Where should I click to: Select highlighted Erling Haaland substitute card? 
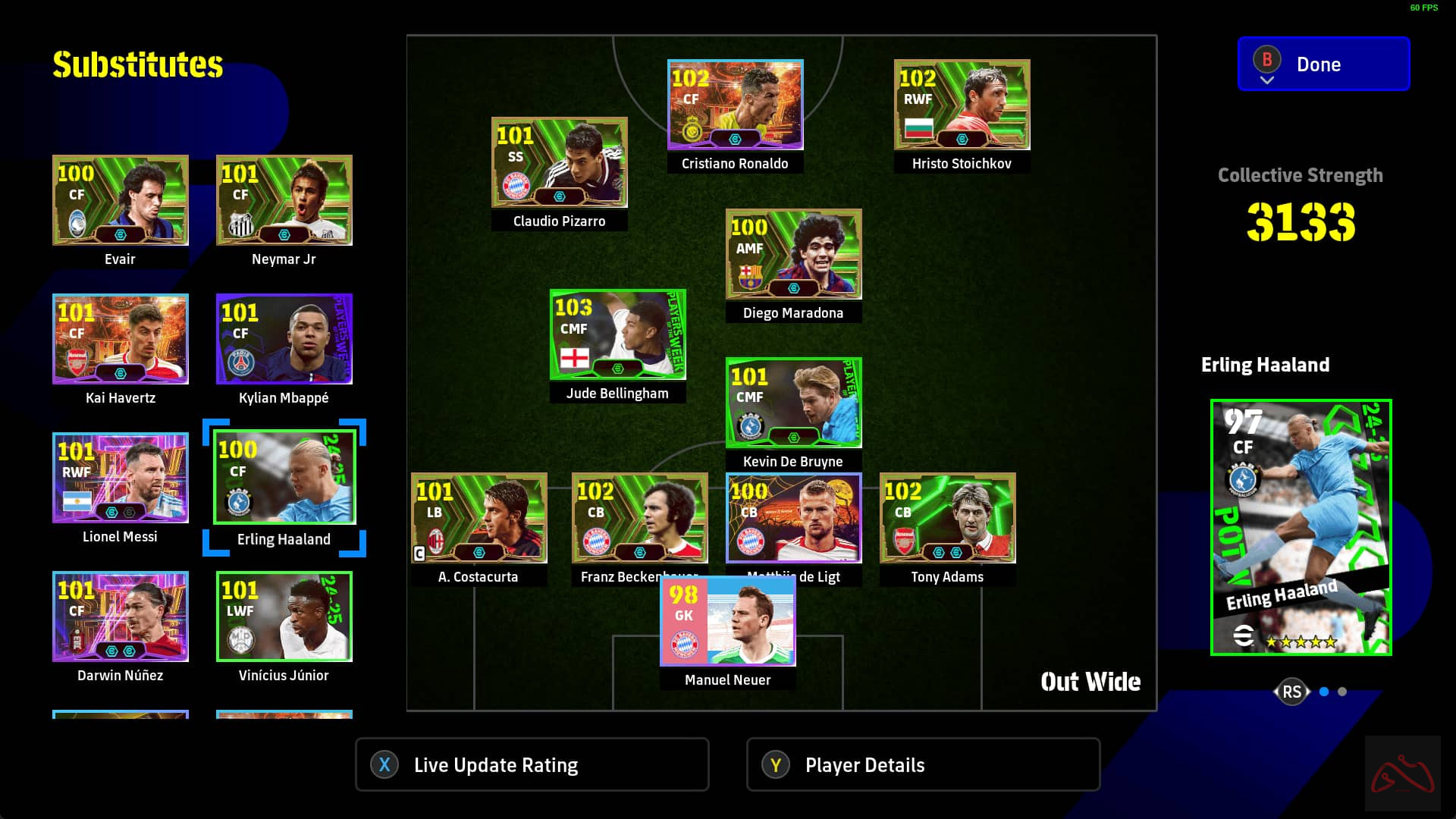(x=284, y=478)
